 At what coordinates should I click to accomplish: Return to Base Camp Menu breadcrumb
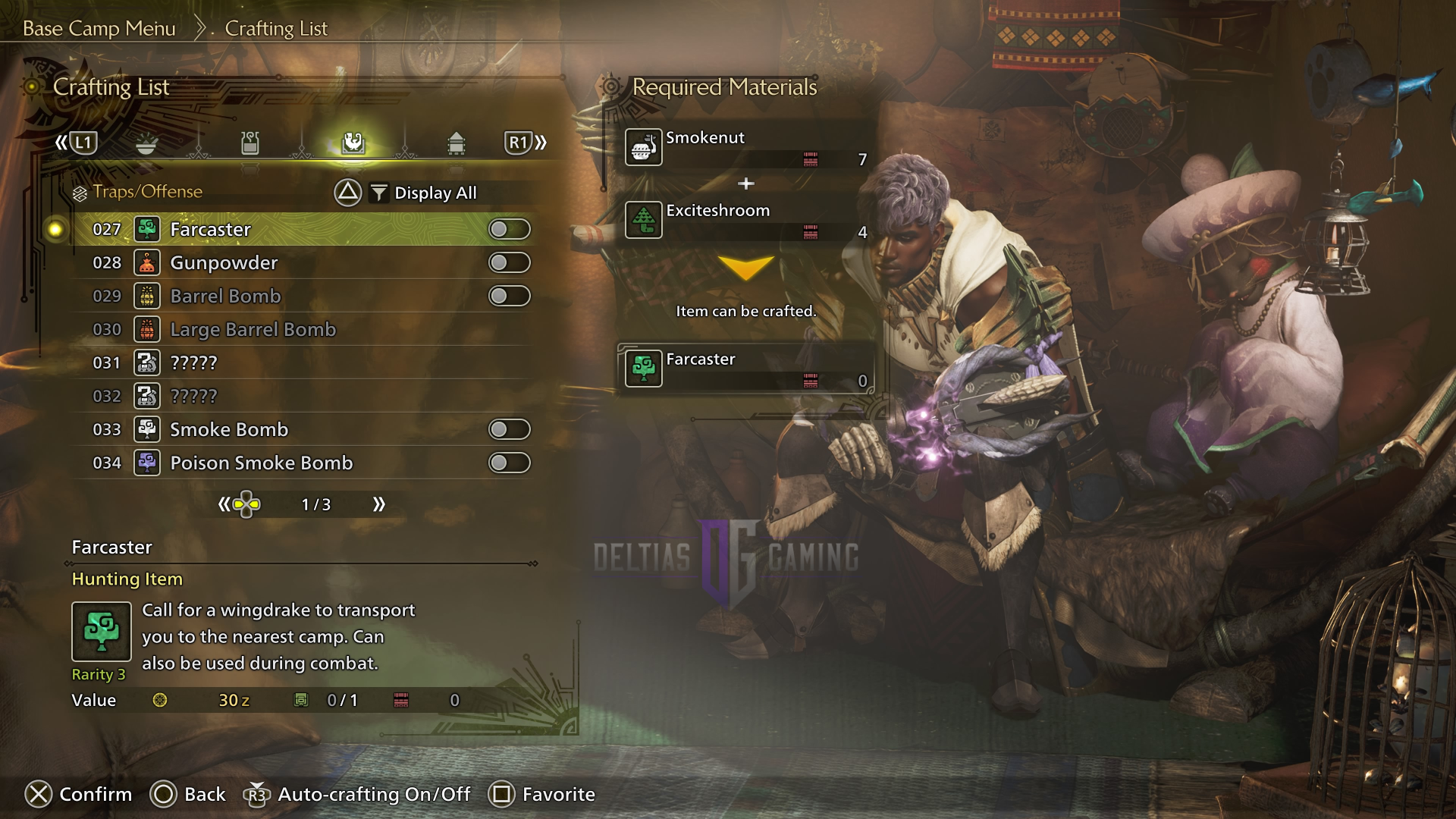pos(99,29)
